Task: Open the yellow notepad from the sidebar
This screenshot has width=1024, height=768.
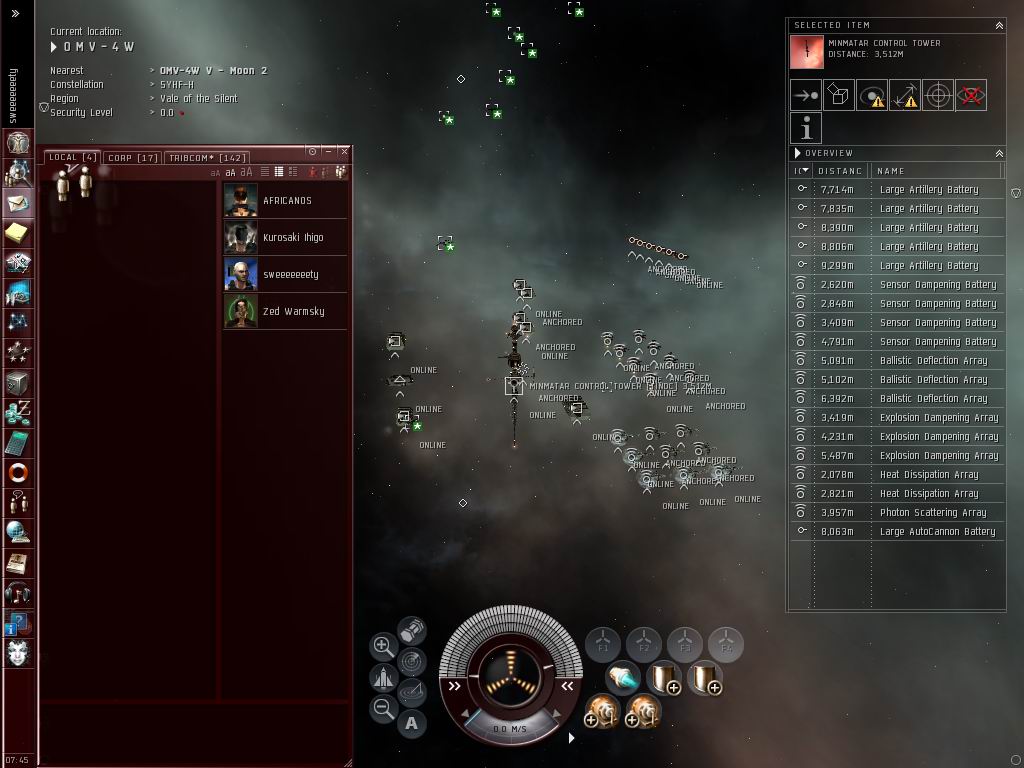Action: click(18, 233)
